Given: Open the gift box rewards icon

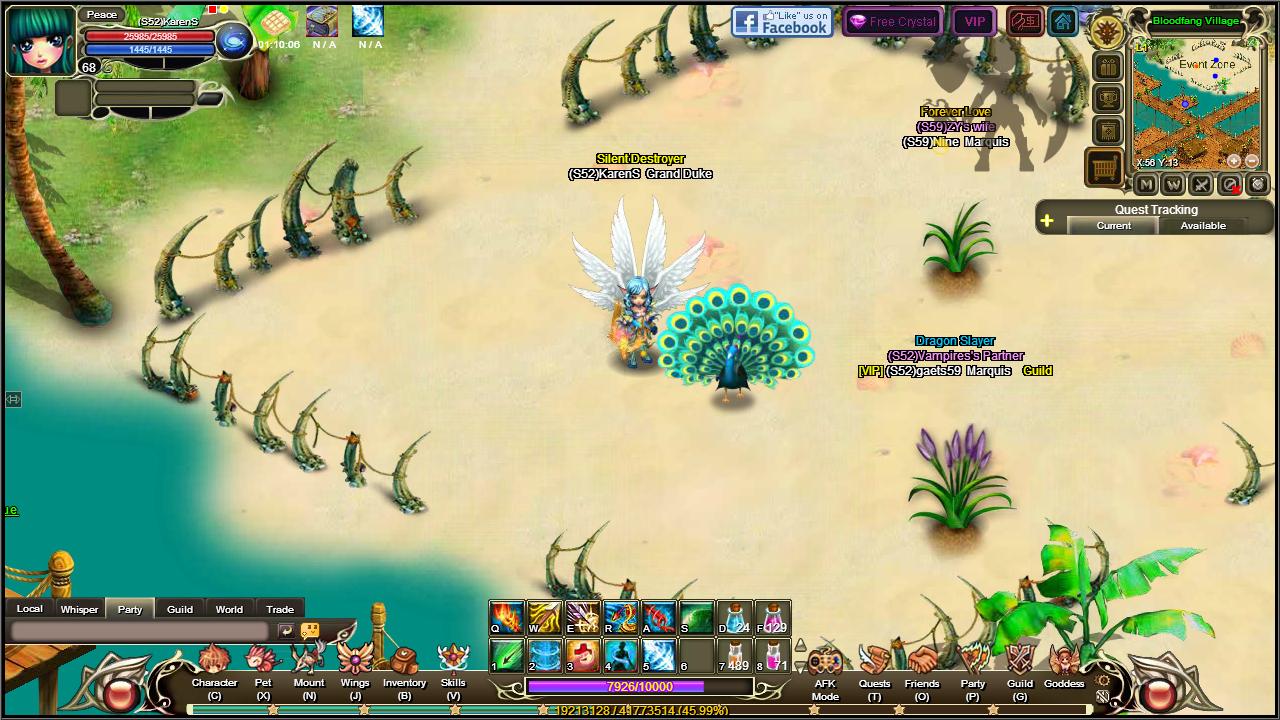Looking at the screenshot, I should pos(1108,67).
